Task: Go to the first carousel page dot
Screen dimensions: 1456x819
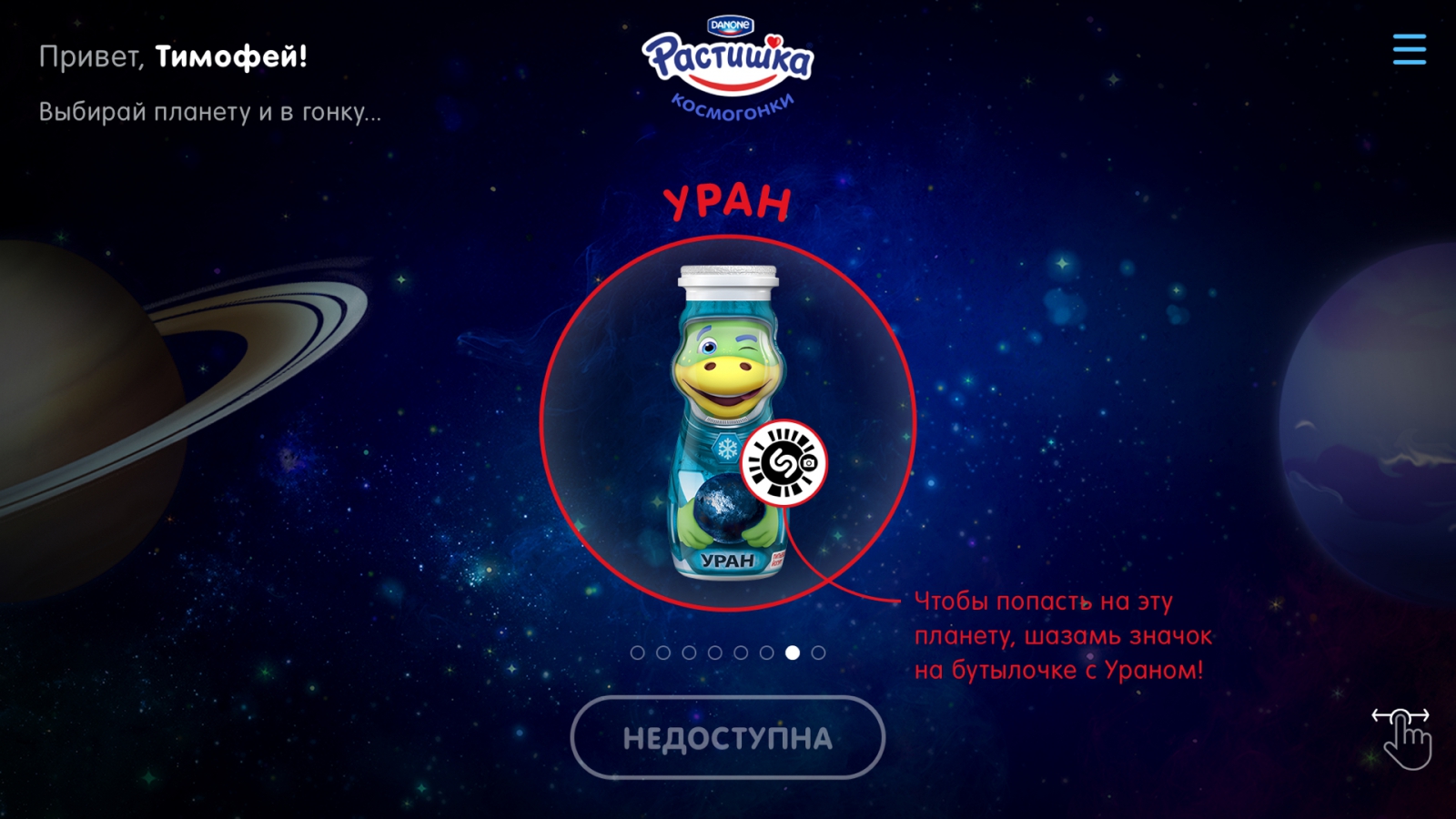Action: pos(637,652)
